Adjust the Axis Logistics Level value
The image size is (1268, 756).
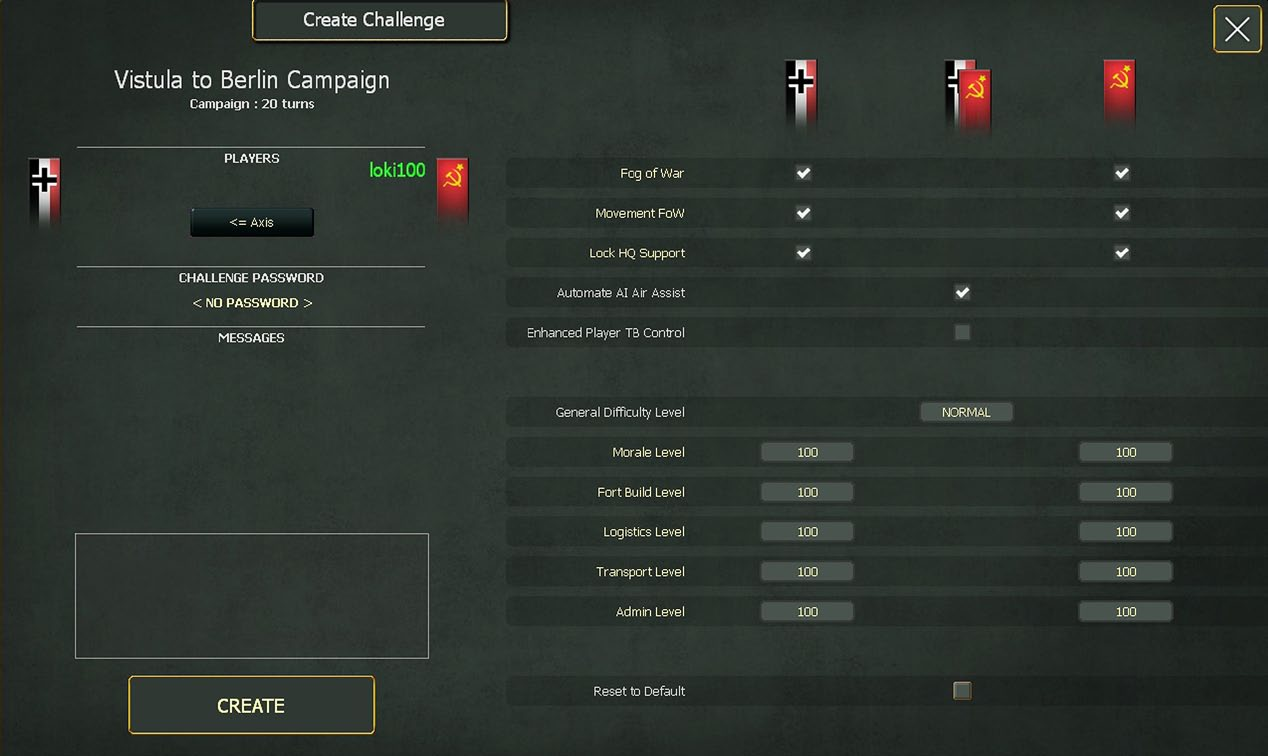click(807, 532)
